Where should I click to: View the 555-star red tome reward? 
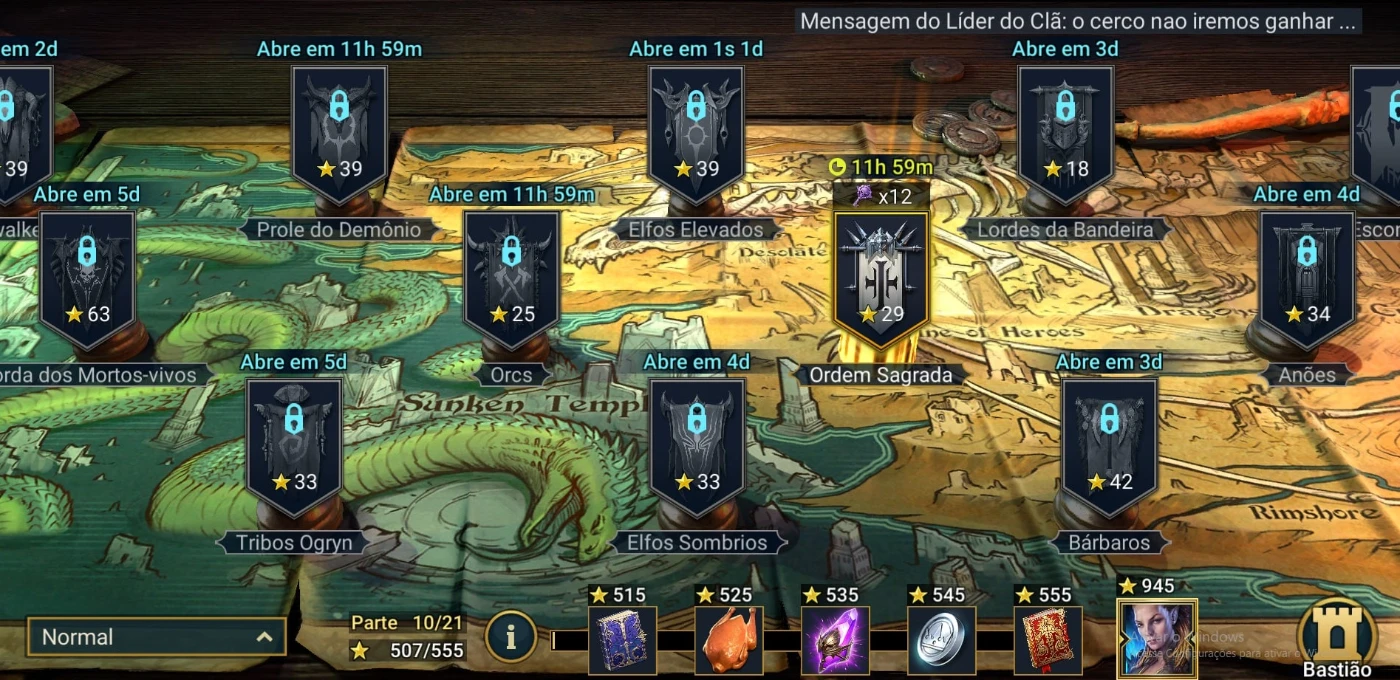1047,640
